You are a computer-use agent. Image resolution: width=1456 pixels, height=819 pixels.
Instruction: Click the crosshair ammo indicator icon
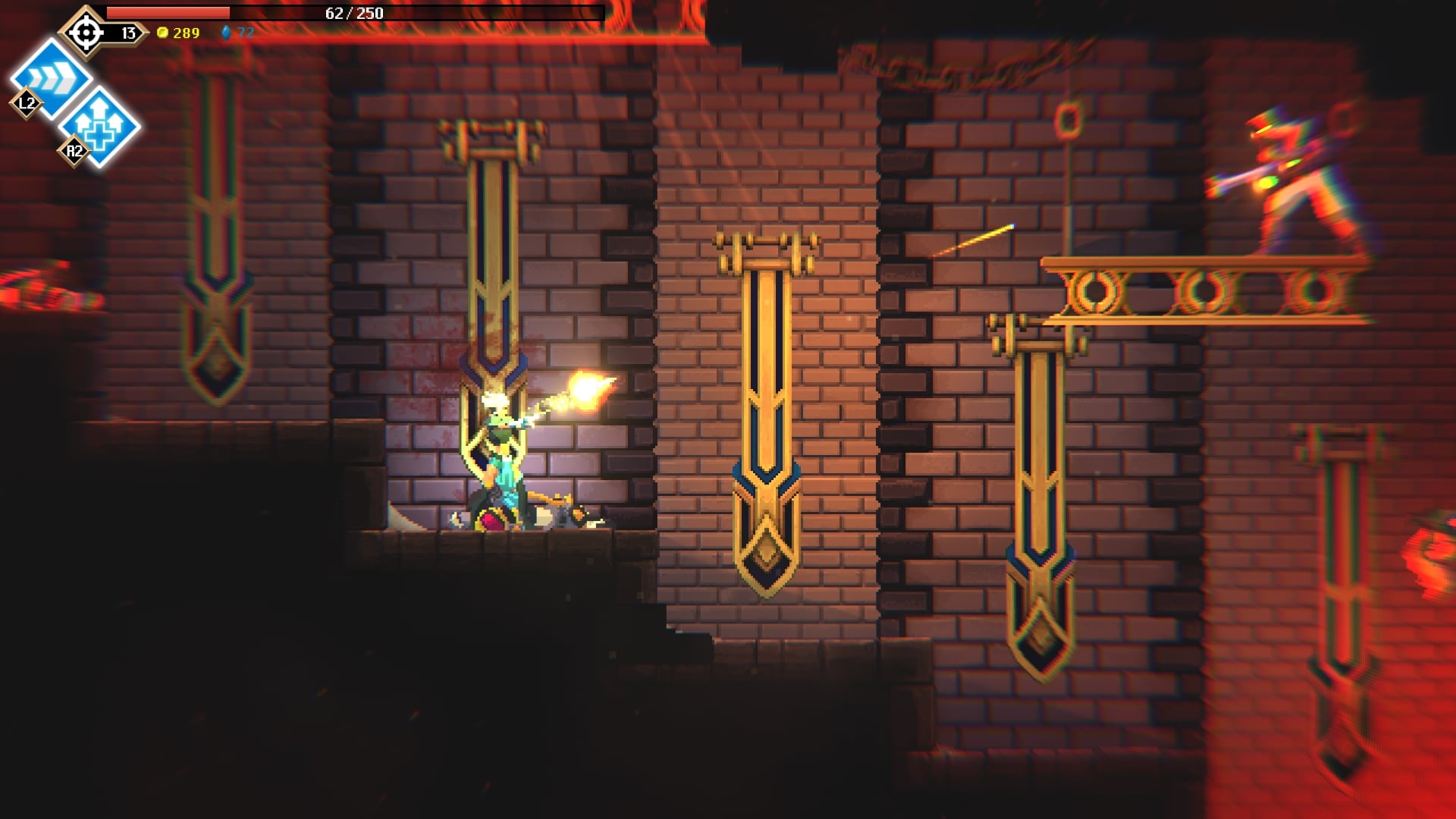86,32
